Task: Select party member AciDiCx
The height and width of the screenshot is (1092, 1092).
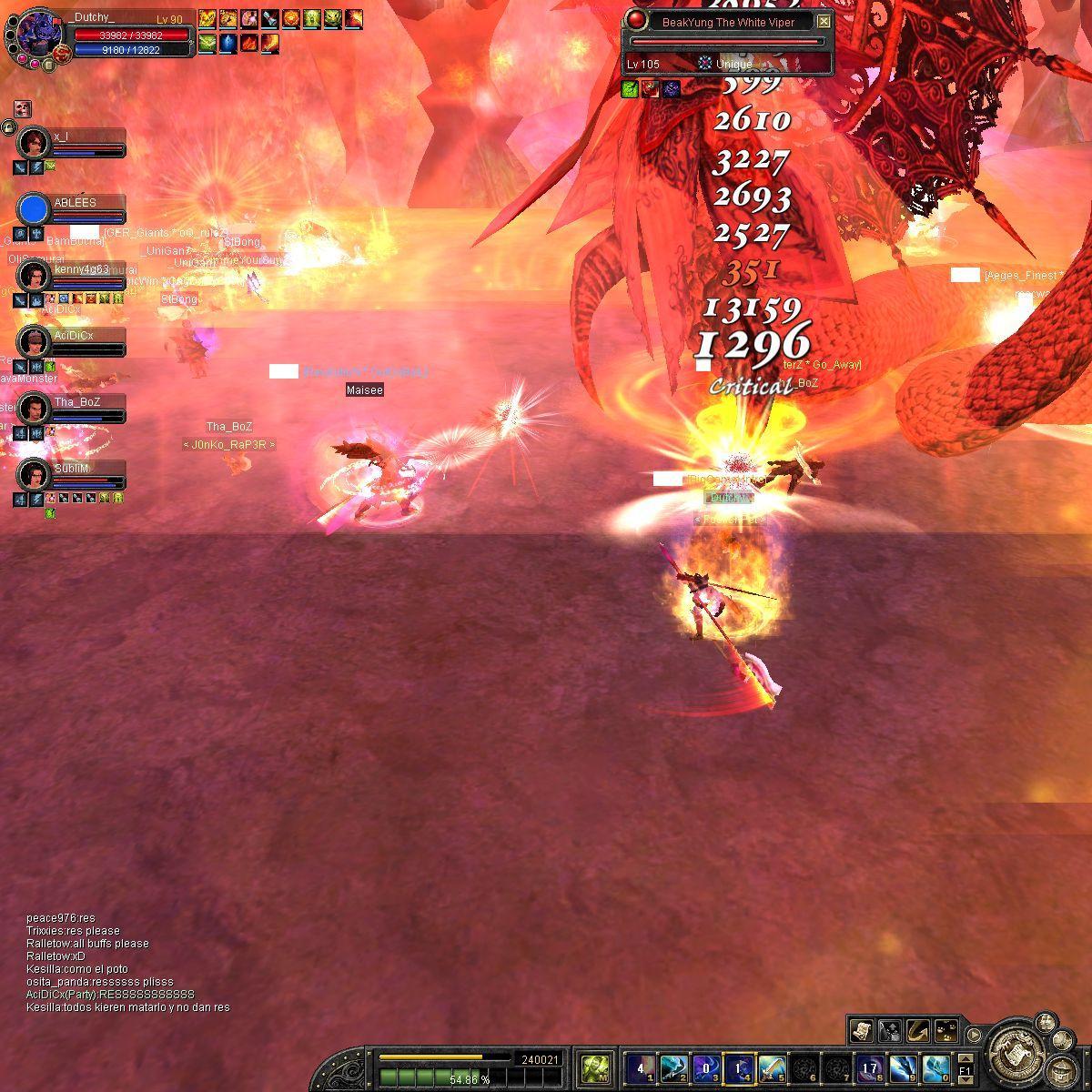Action: coord(35,342)
